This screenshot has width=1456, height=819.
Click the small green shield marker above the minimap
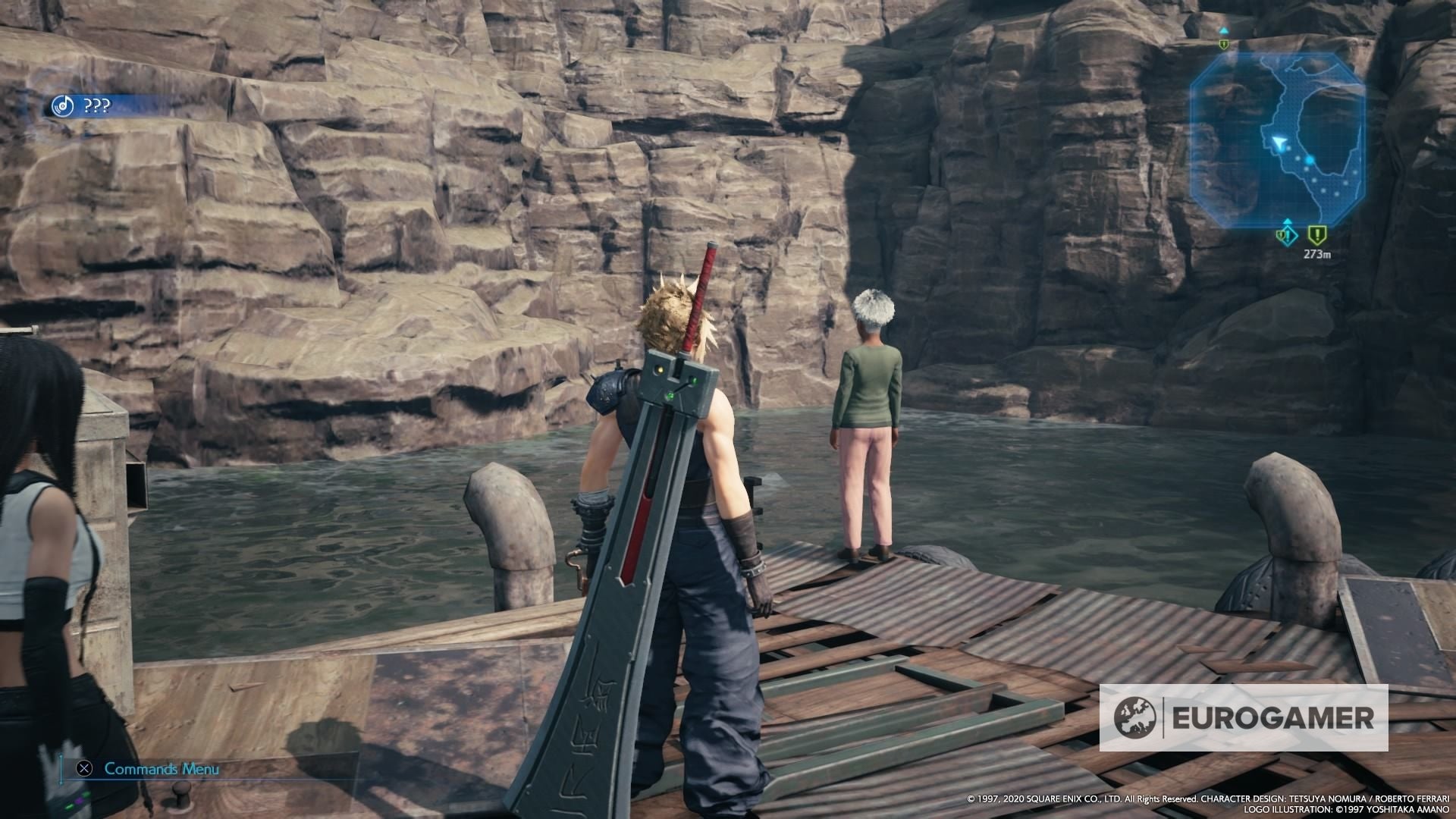coord(1223,42)
